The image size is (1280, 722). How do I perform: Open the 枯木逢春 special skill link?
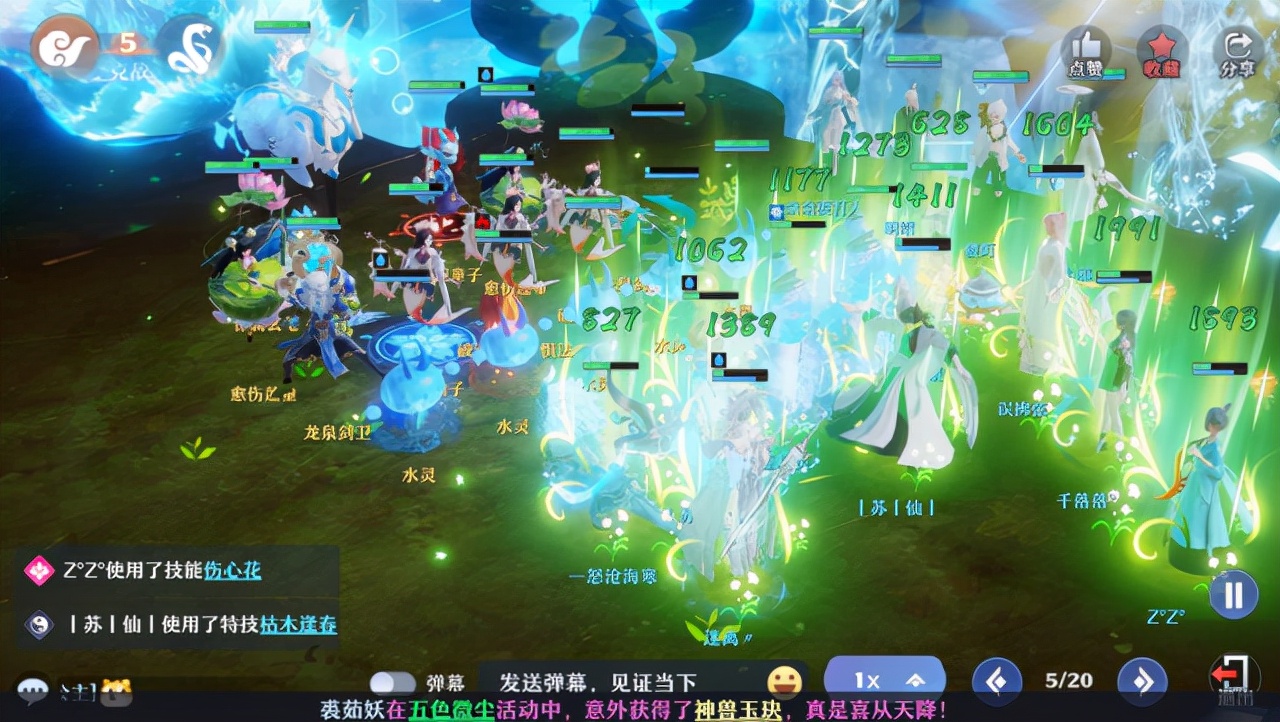(x=297, y=626)
